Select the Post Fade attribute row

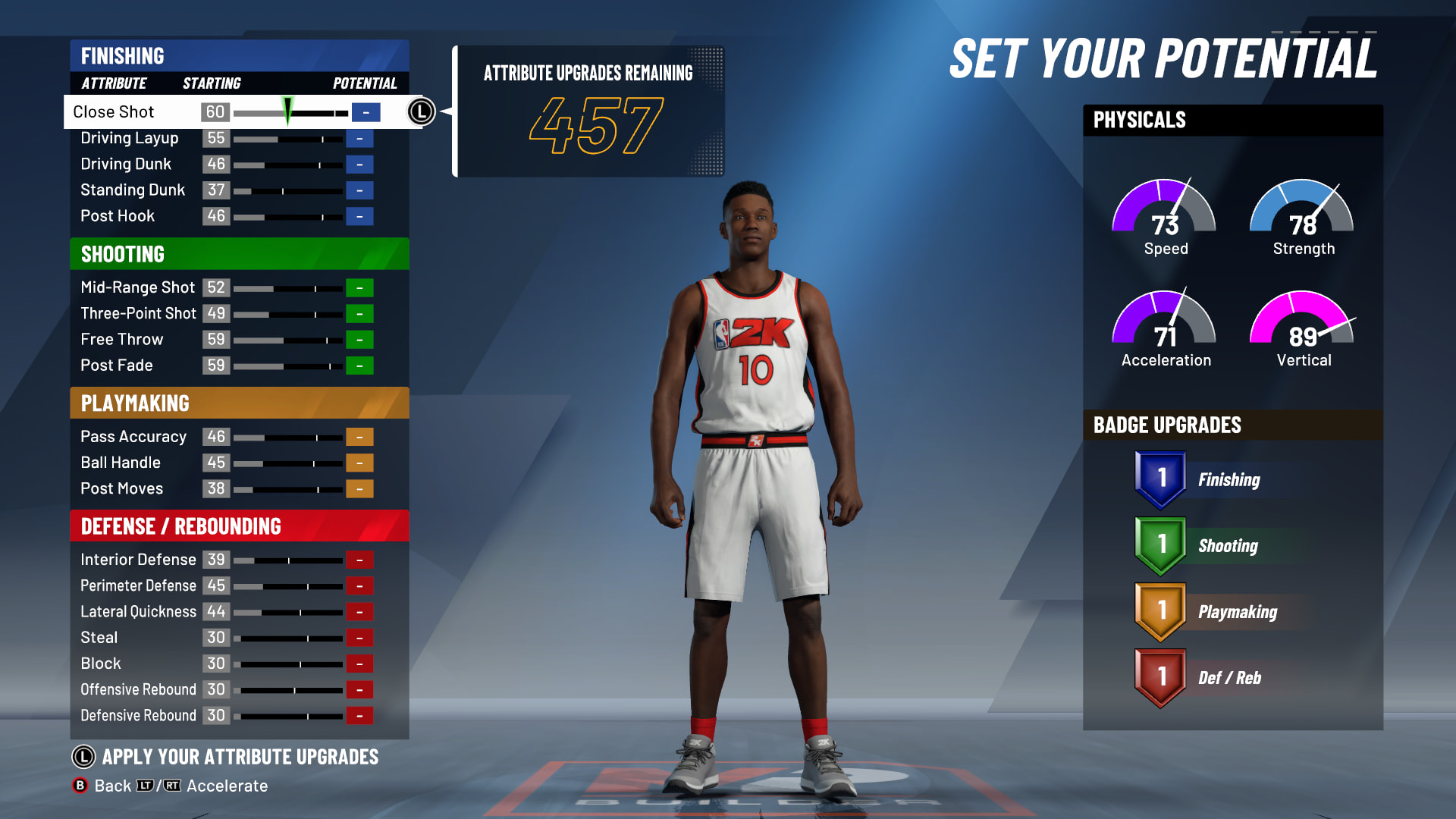pos(117,366)
